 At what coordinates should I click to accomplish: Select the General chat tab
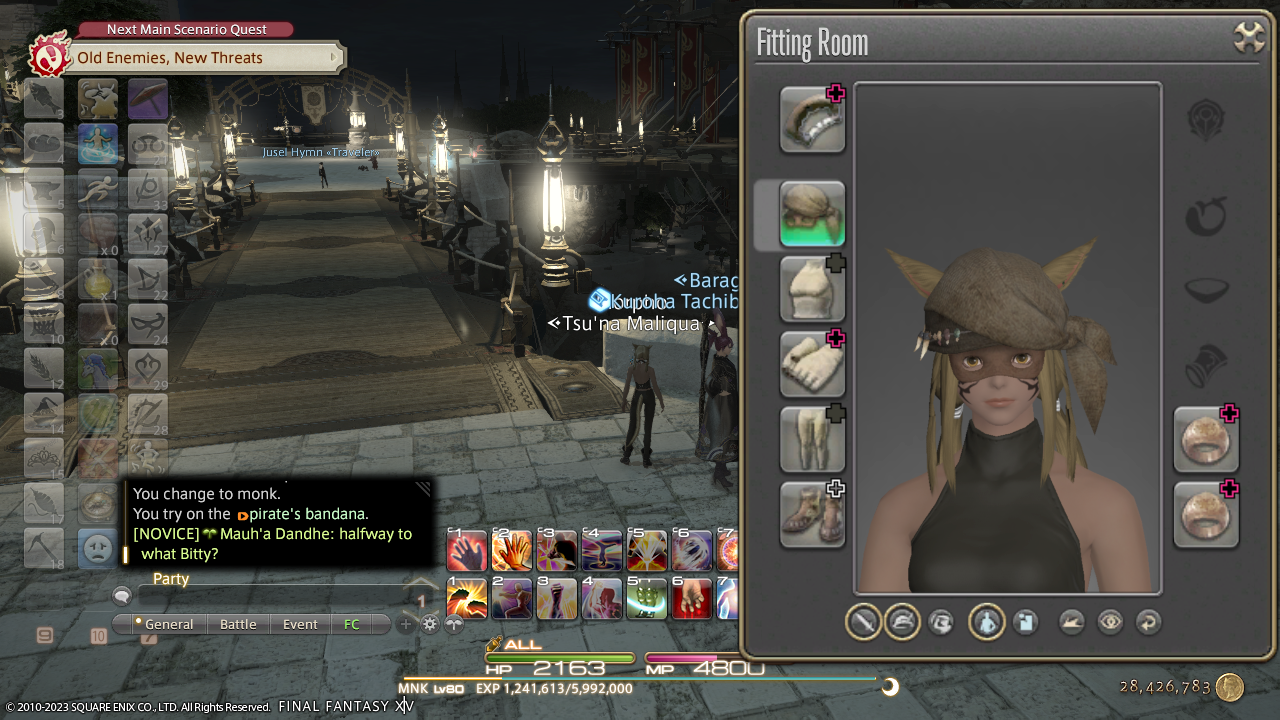[168, 624]
